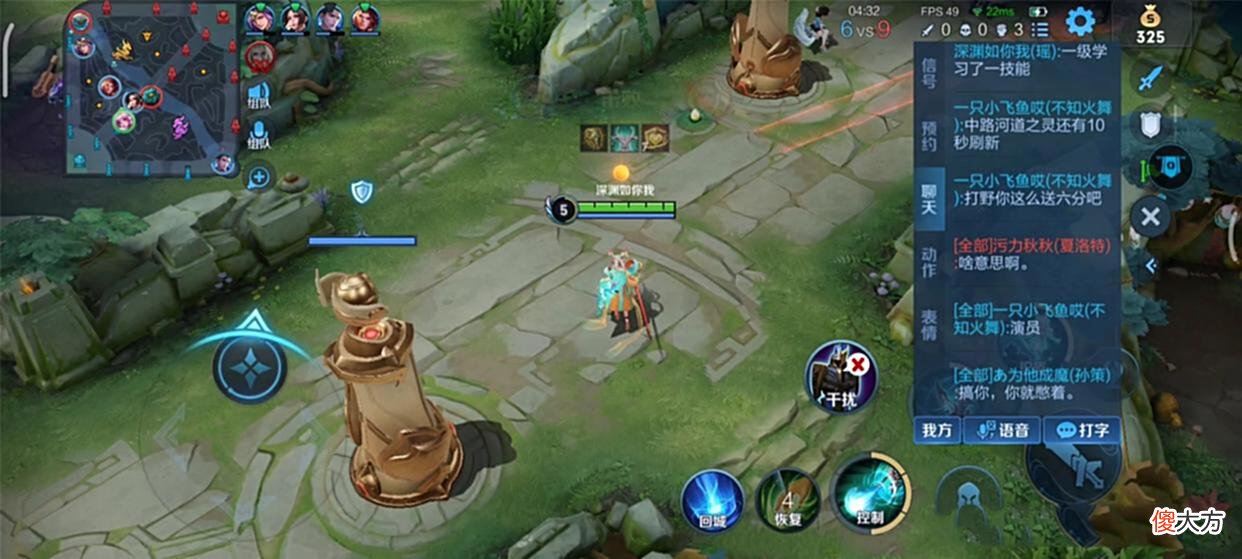Use the 恢复 heal ability
Viewport: 1242px width, 559px height.
[787, 499]
